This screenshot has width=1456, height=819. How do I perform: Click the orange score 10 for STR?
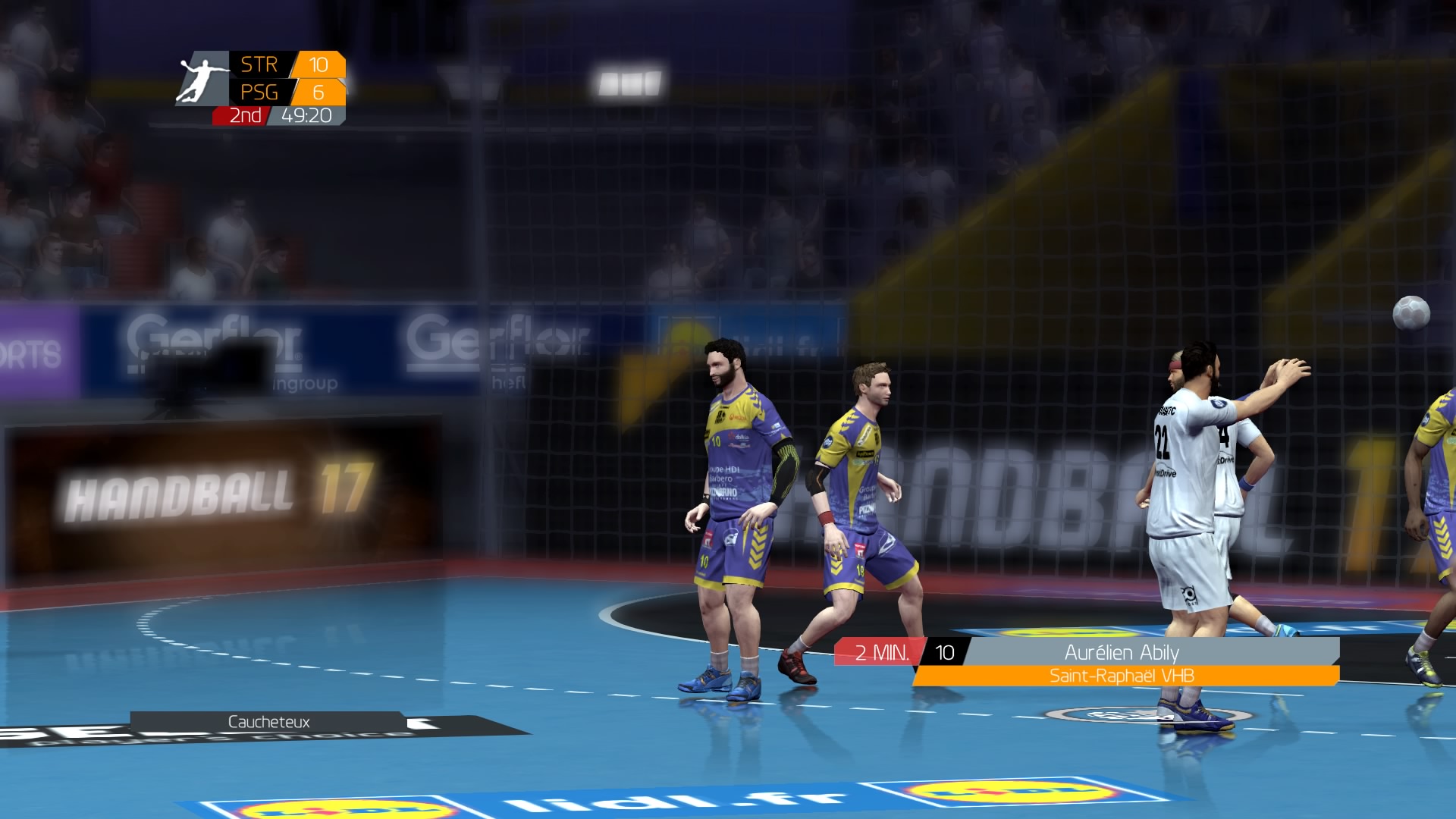click(319, 65)
